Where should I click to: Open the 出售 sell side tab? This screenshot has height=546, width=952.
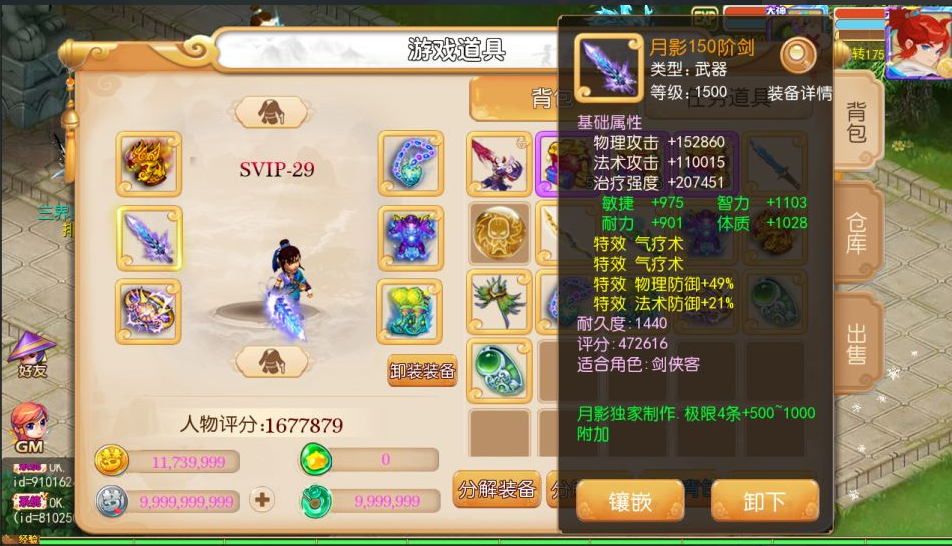pyautogui.click(x=857, y=343)
